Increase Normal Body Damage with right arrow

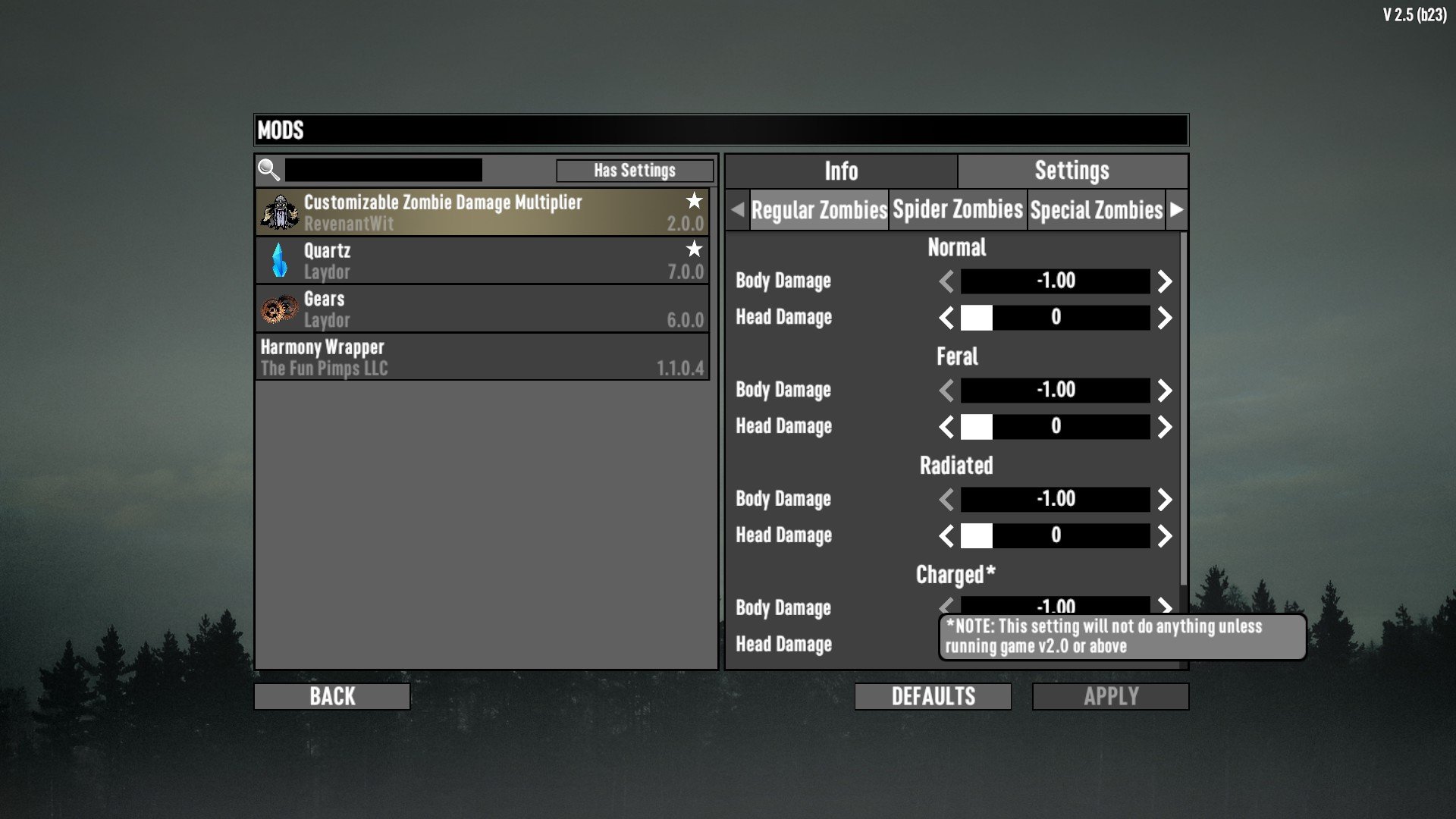(x=1165, y=281)
